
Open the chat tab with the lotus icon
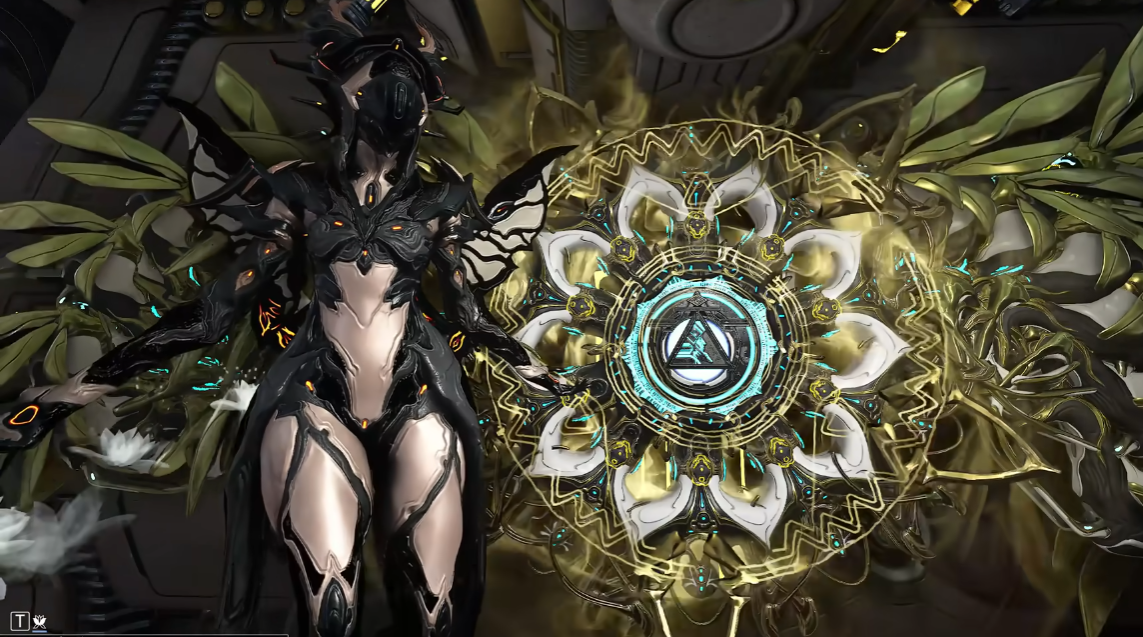point(40,622)
